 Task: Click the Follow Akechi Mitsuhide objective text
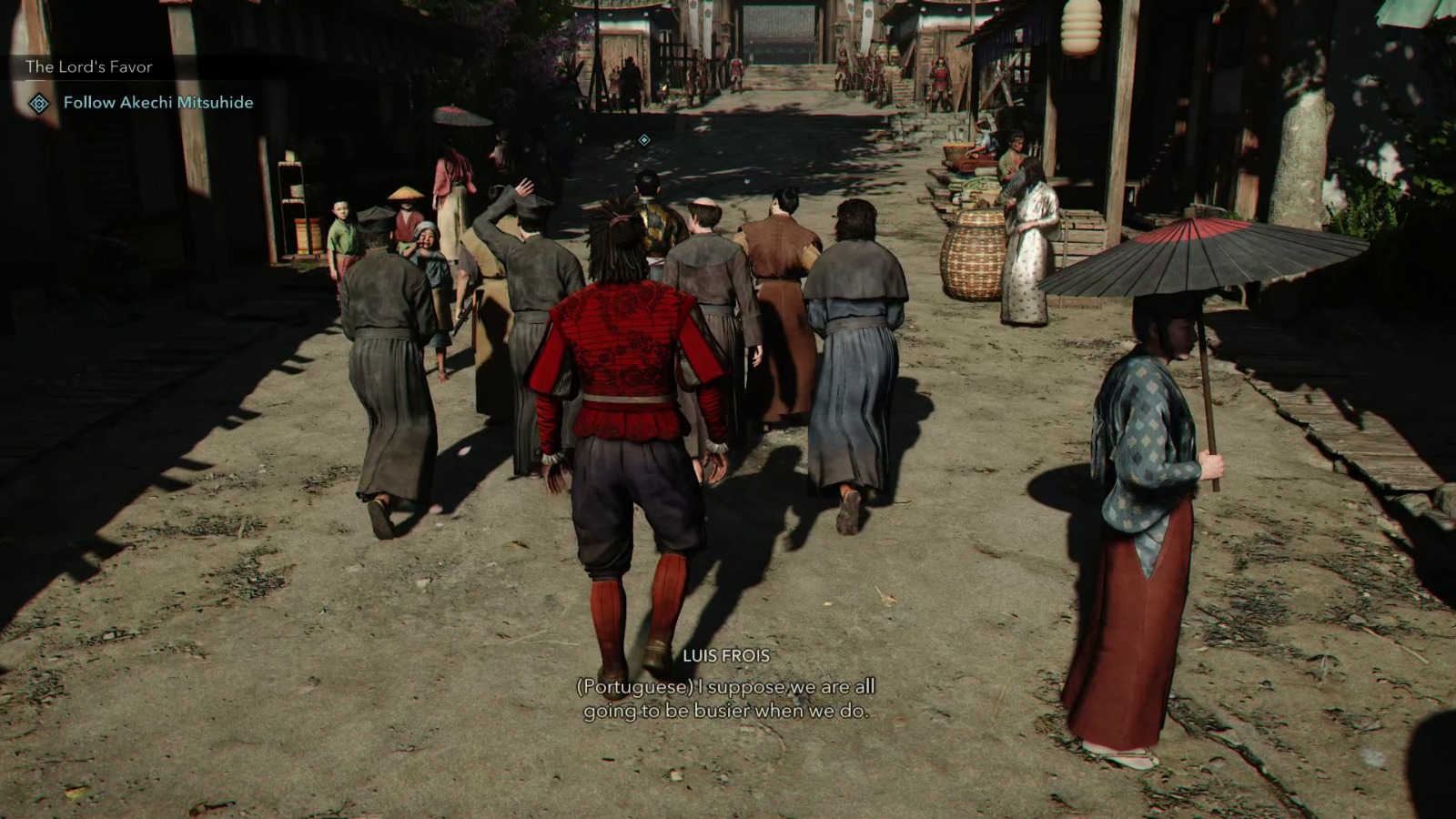pyautogui.click(x=157, y=104)
